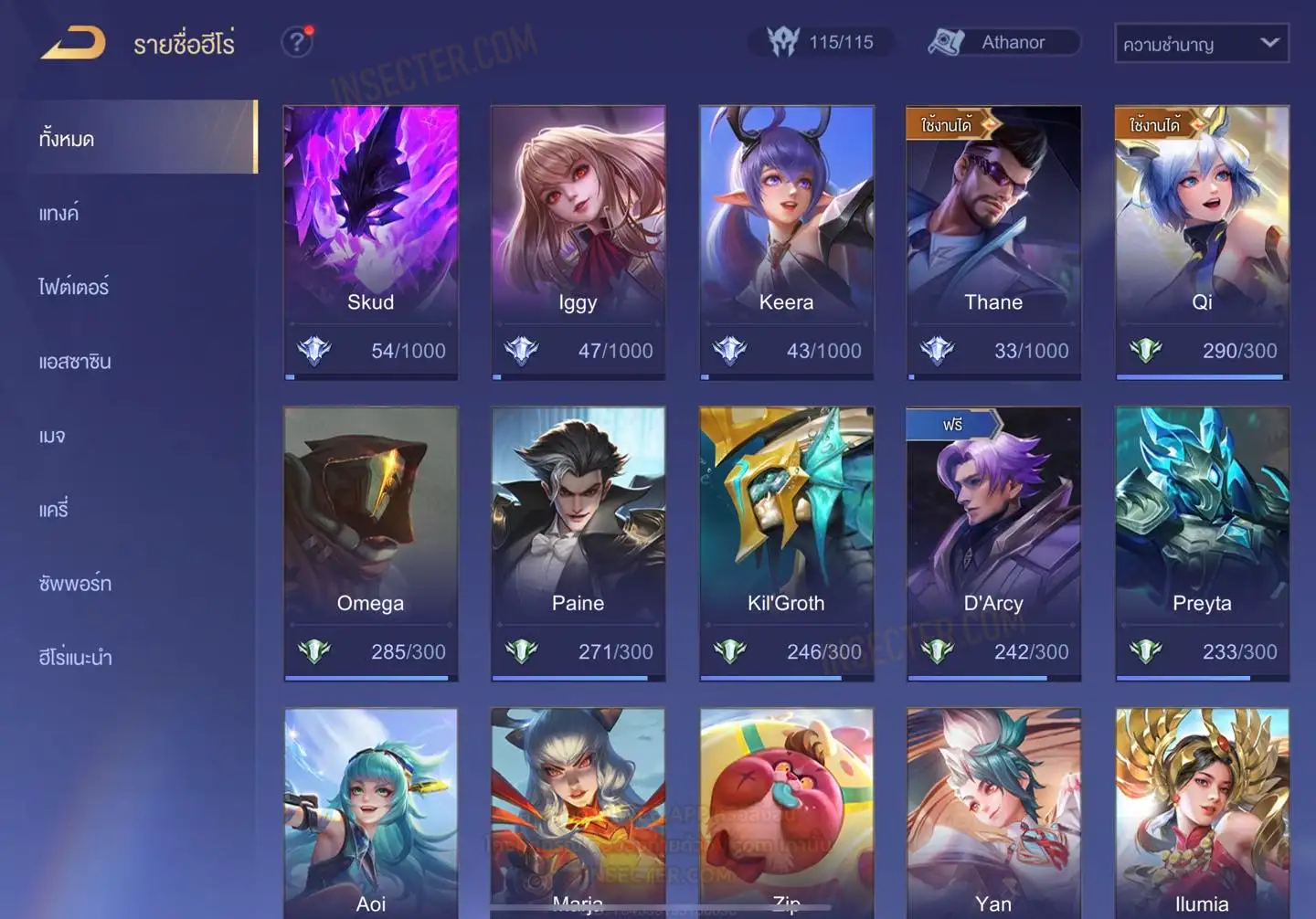Click the Athanor button
1316x919 pixels.
(1003, 42)
